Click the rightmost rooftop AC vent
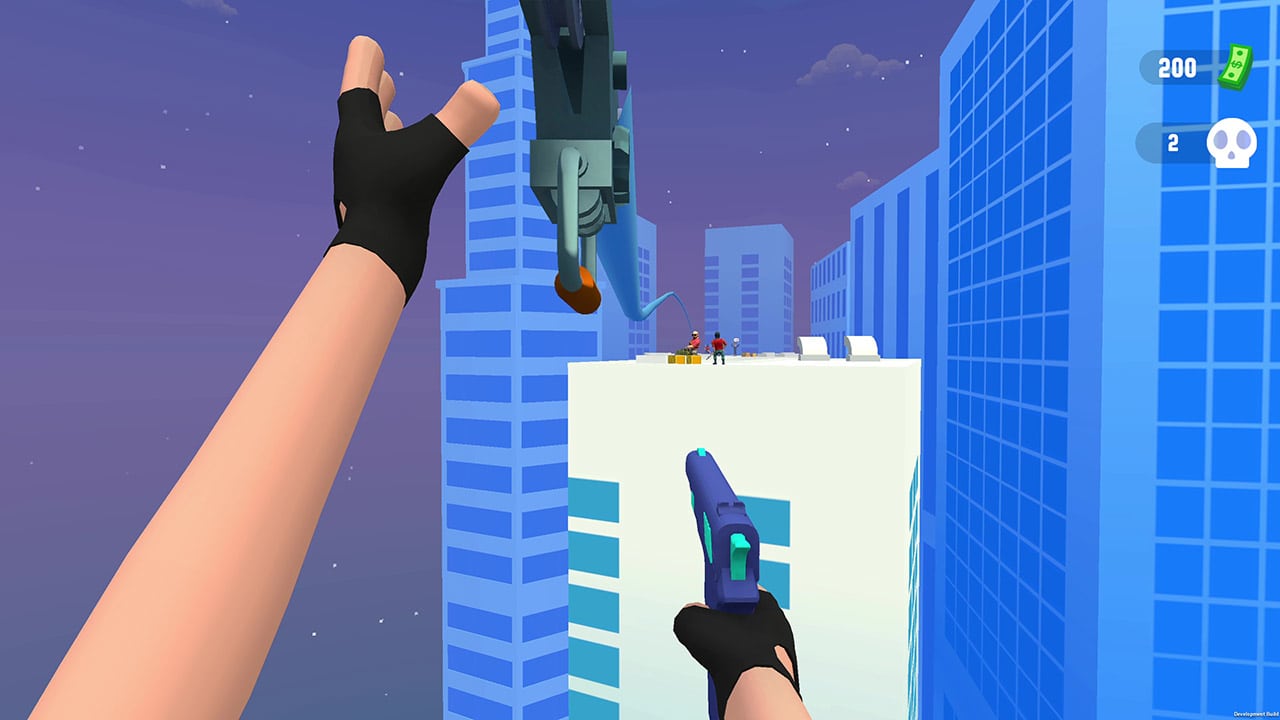 coord(861,346)
